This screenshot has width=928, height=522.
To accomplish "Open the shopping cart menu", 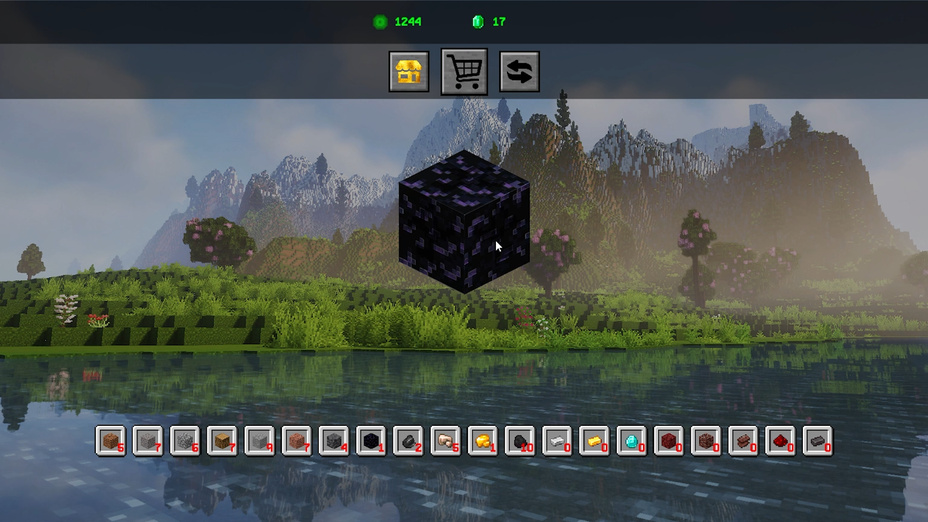I will coord(464,72).
